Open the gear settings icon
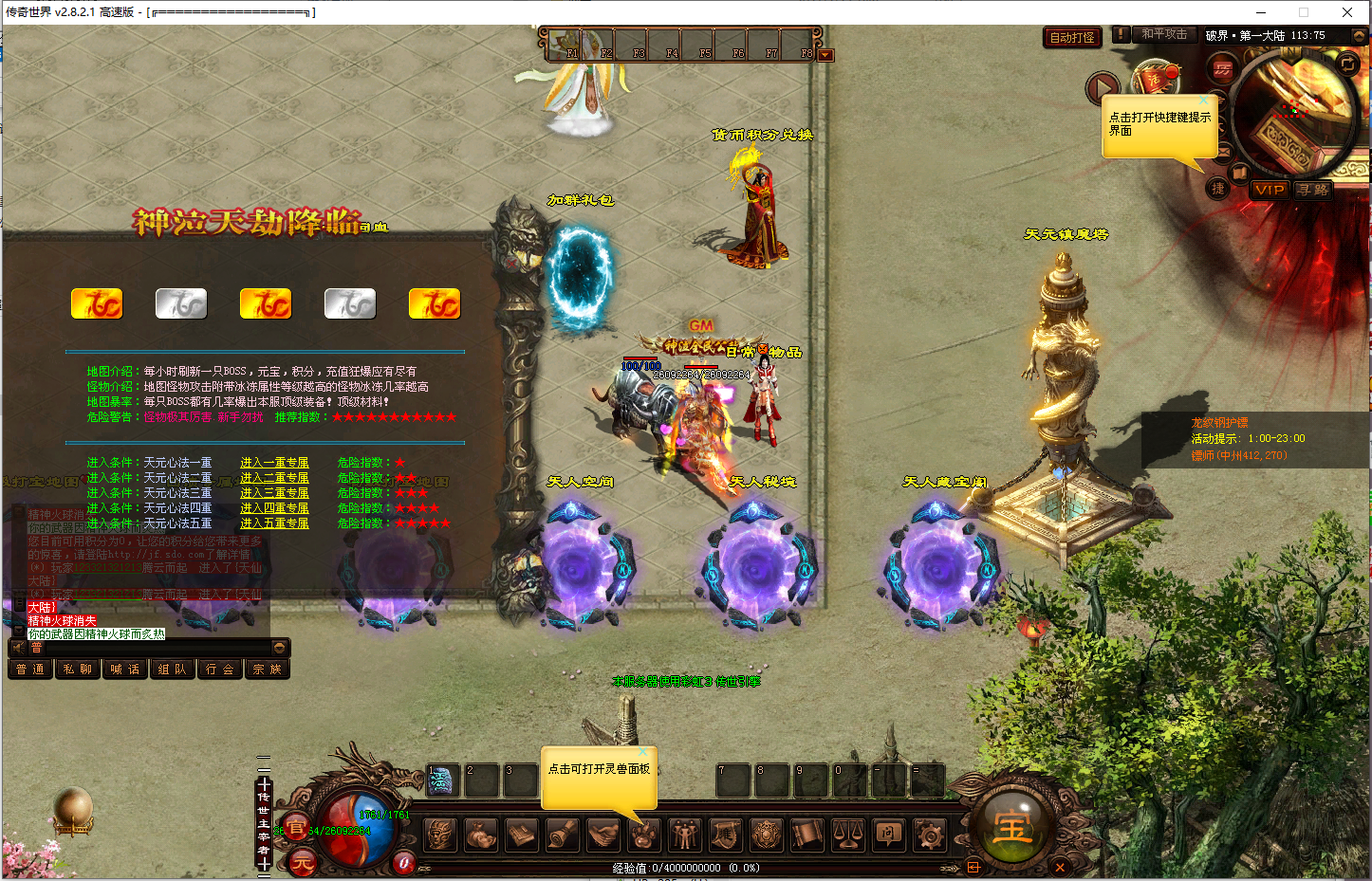Viewport: 1372px width, 881px height. coord(929,835)
